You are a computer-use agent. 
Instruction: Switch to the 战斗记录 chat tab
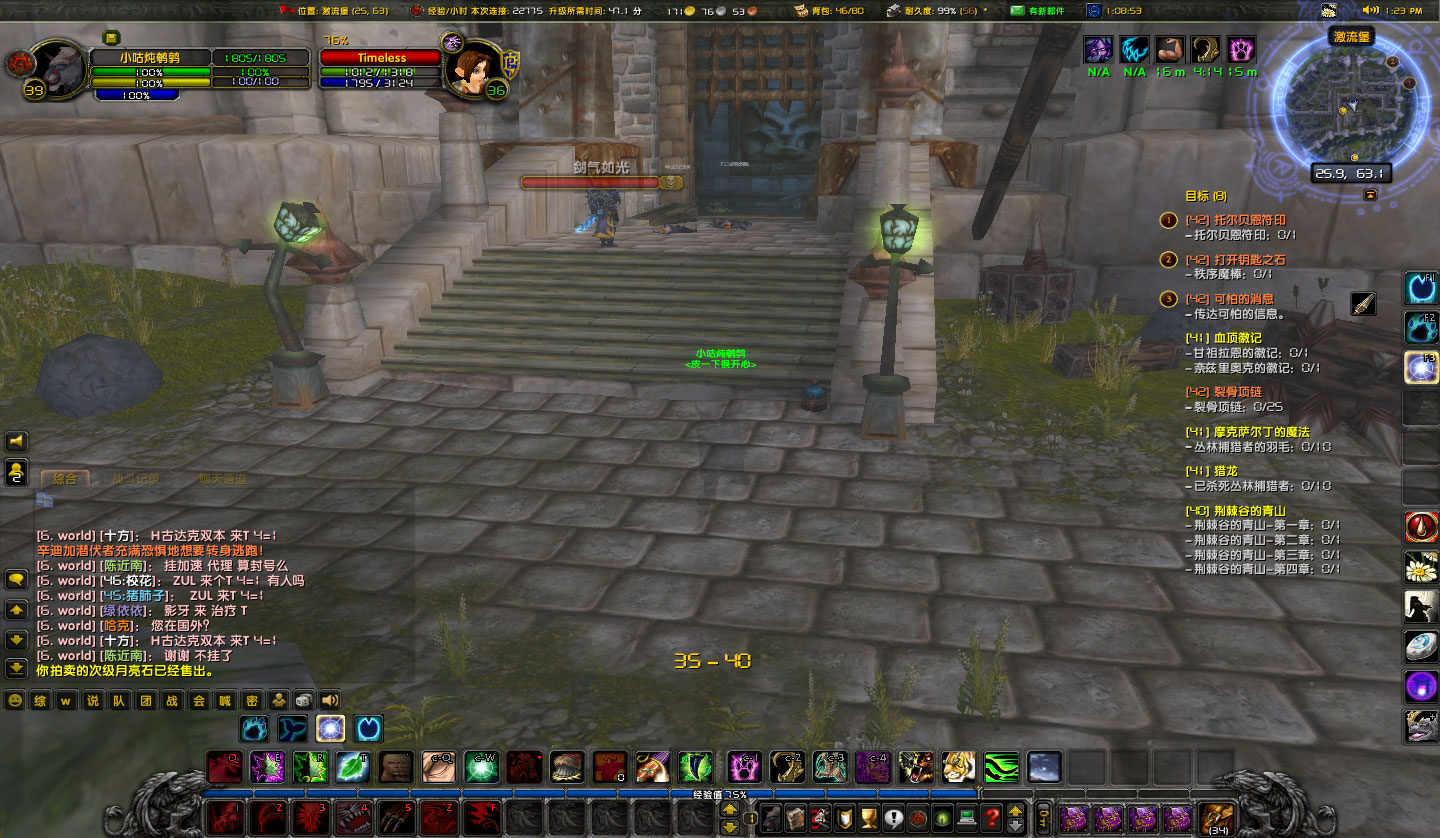pyautogui.click(x=135, y=479)
